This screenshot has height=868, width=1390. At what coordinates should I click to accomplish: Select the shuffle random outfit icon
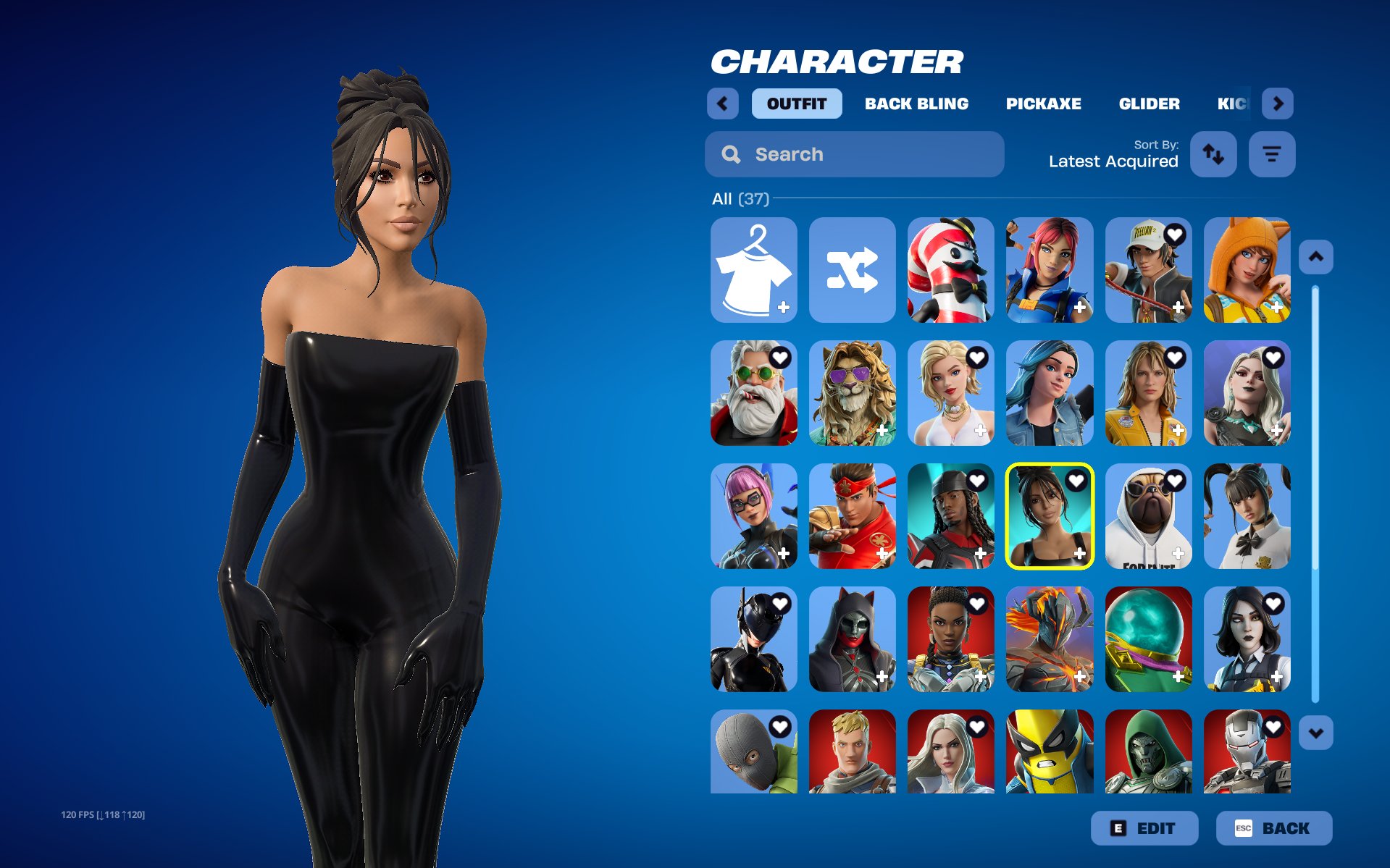pyautogui.click(x=852, y=271)
